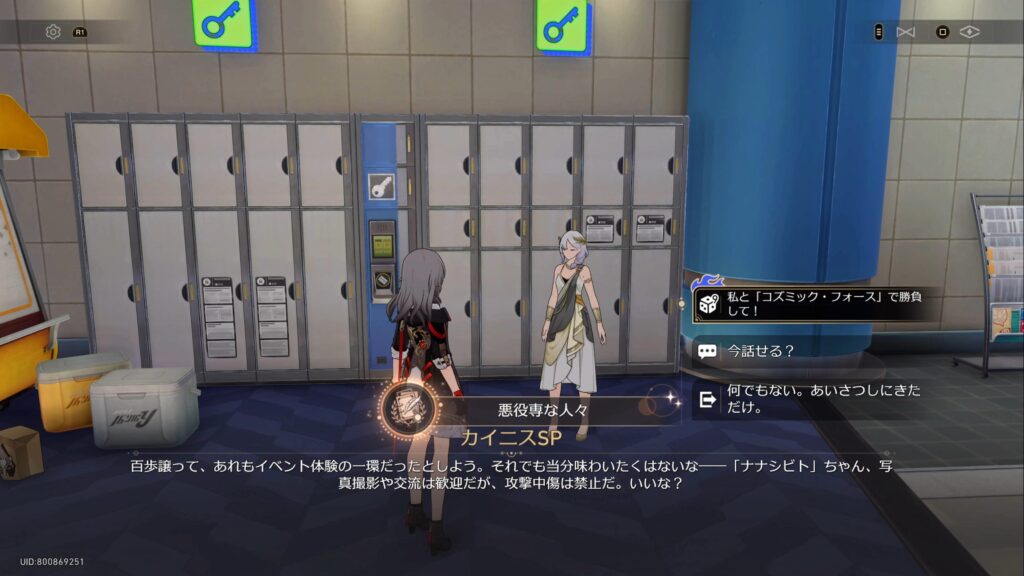
Task: Choose the 「コズミック・フォース」 challenge dialogue option
Action: click(815, 304)
